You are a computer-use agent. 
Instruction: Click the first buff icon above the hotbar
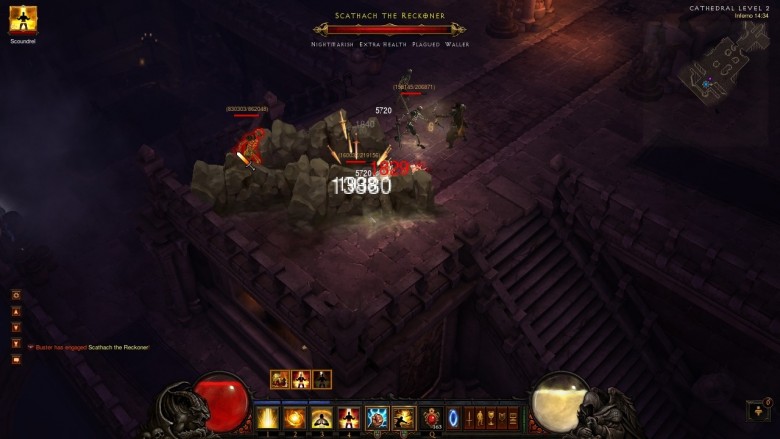pos(280,379)
